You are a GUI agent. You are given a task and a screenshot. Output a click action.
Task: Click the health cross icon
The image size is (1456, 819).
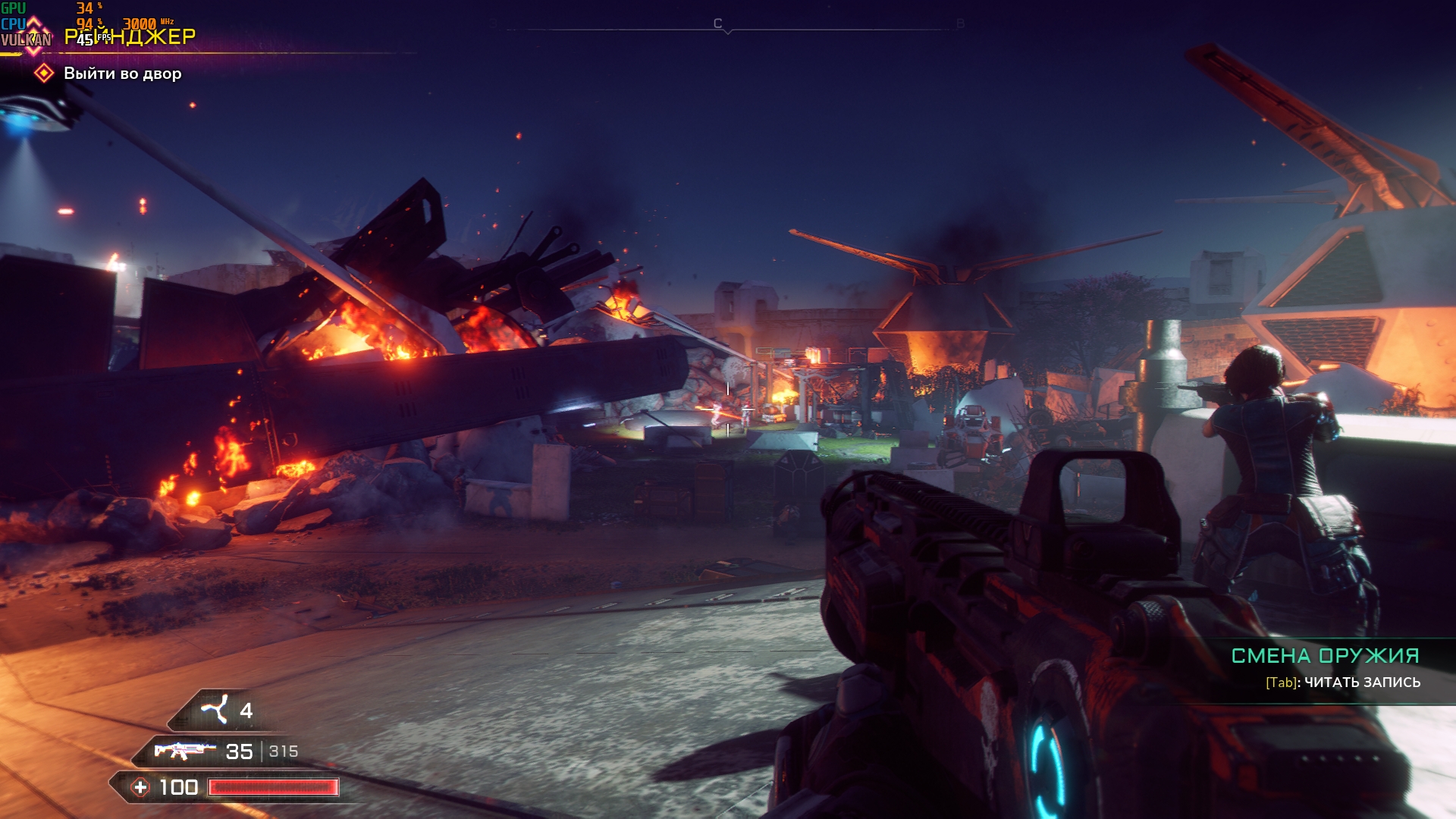(x=141, y=787)
